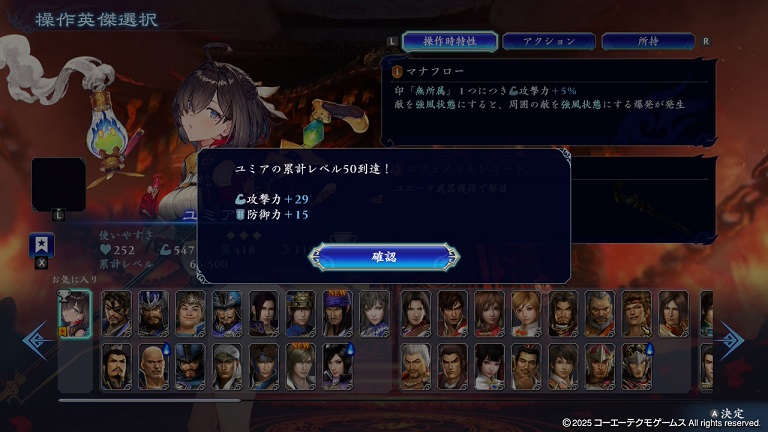Choose the top-row hero portrait marked NEW

(x=338, y=313)
